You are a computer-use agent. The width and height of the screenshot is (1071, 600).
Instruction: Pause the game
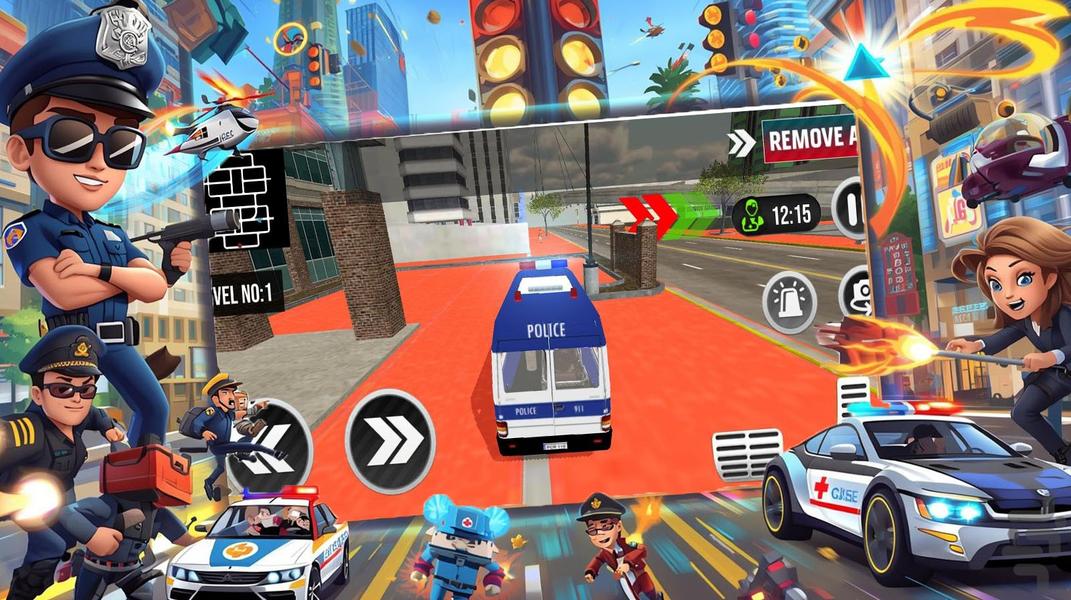[850, 209]
